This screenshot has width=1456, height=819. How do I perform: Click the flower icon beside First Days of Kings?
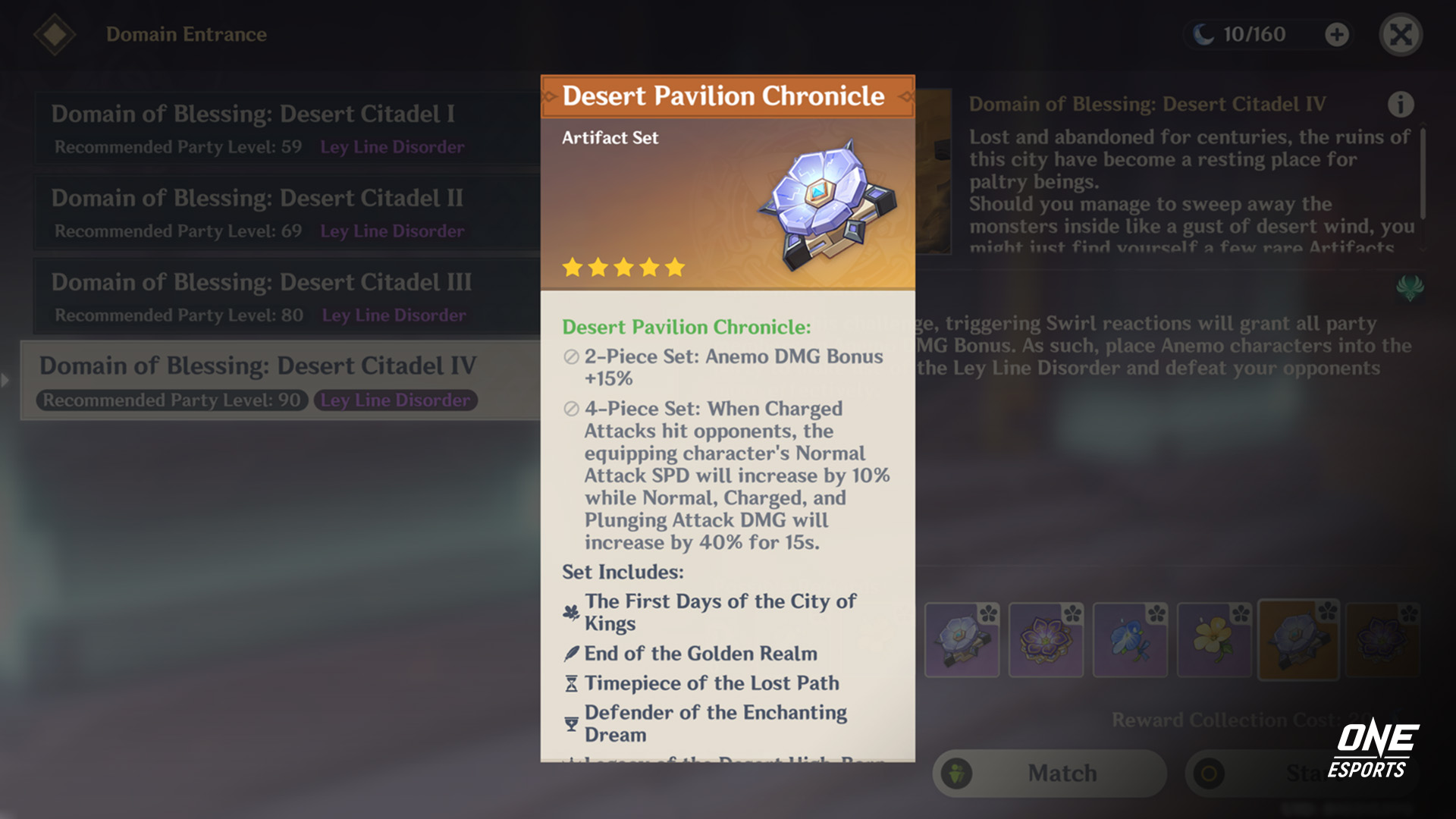pos(569,612)
